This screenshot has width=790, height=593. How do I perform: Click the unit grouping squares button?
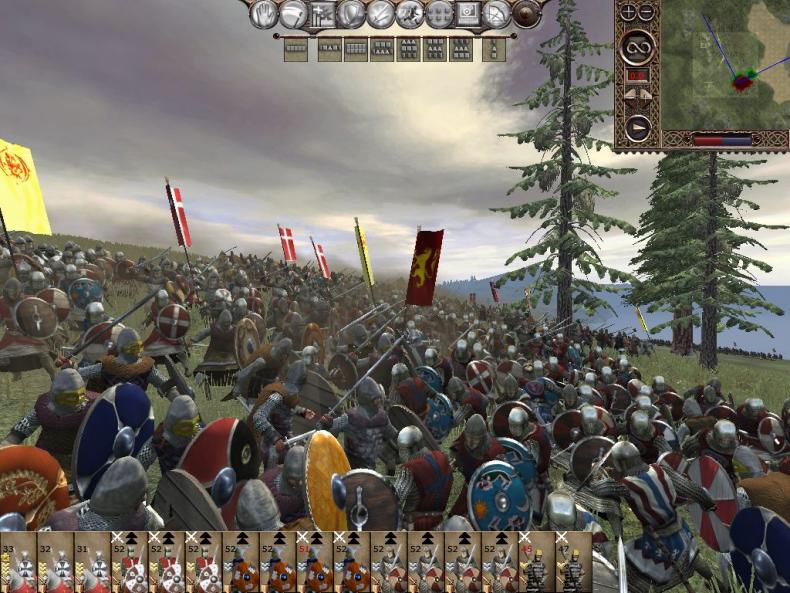438,13
